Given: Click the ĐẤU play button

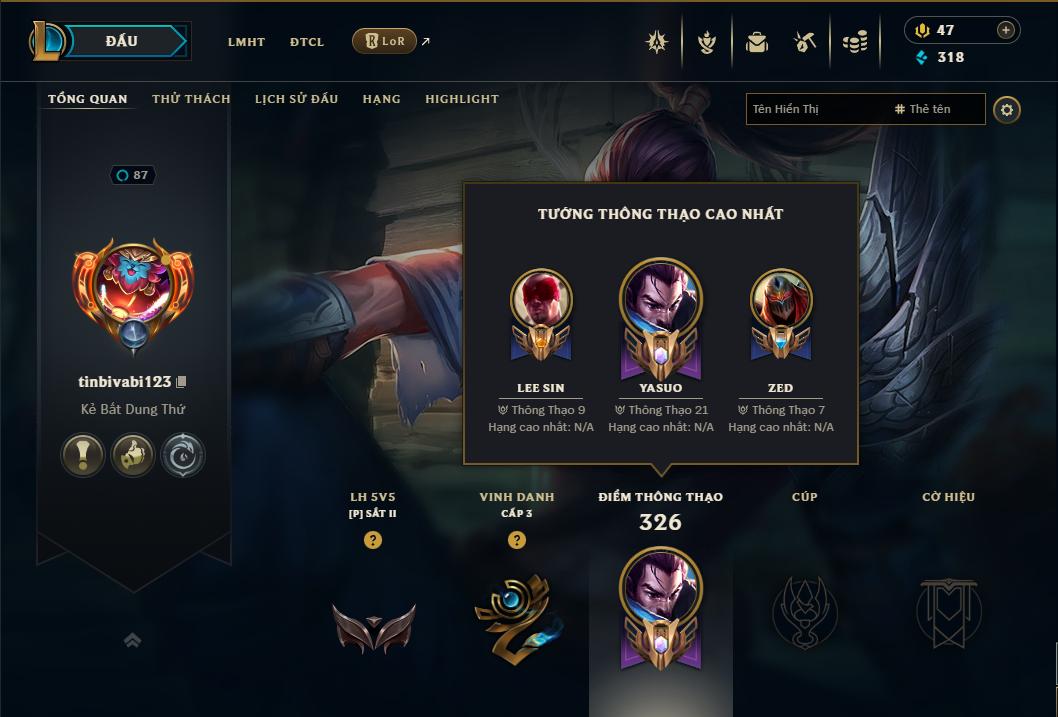Looking at the screenshot, I should (x=122, y=41).
